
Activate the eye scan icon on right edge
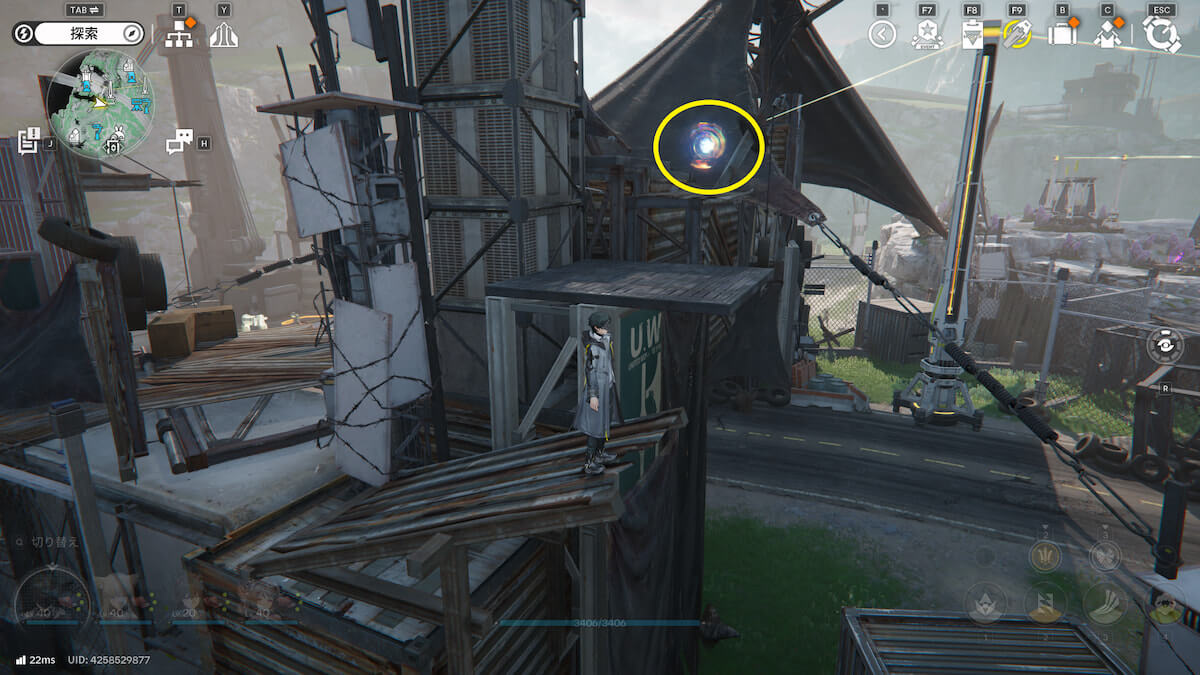[x=1165, y=345]
